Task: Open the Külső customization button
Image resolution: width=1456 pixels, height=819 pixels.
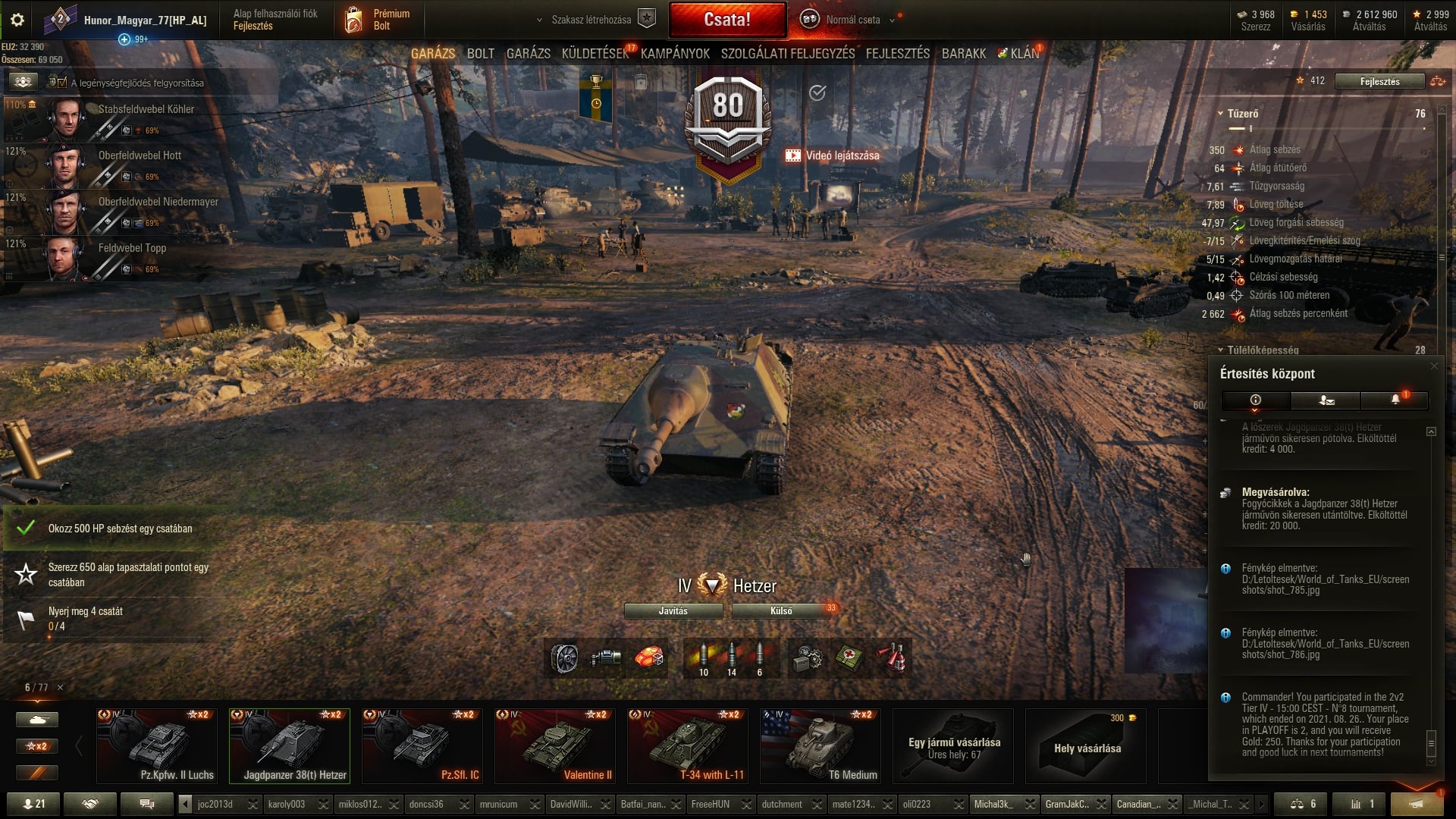Action: coord(781,611)
